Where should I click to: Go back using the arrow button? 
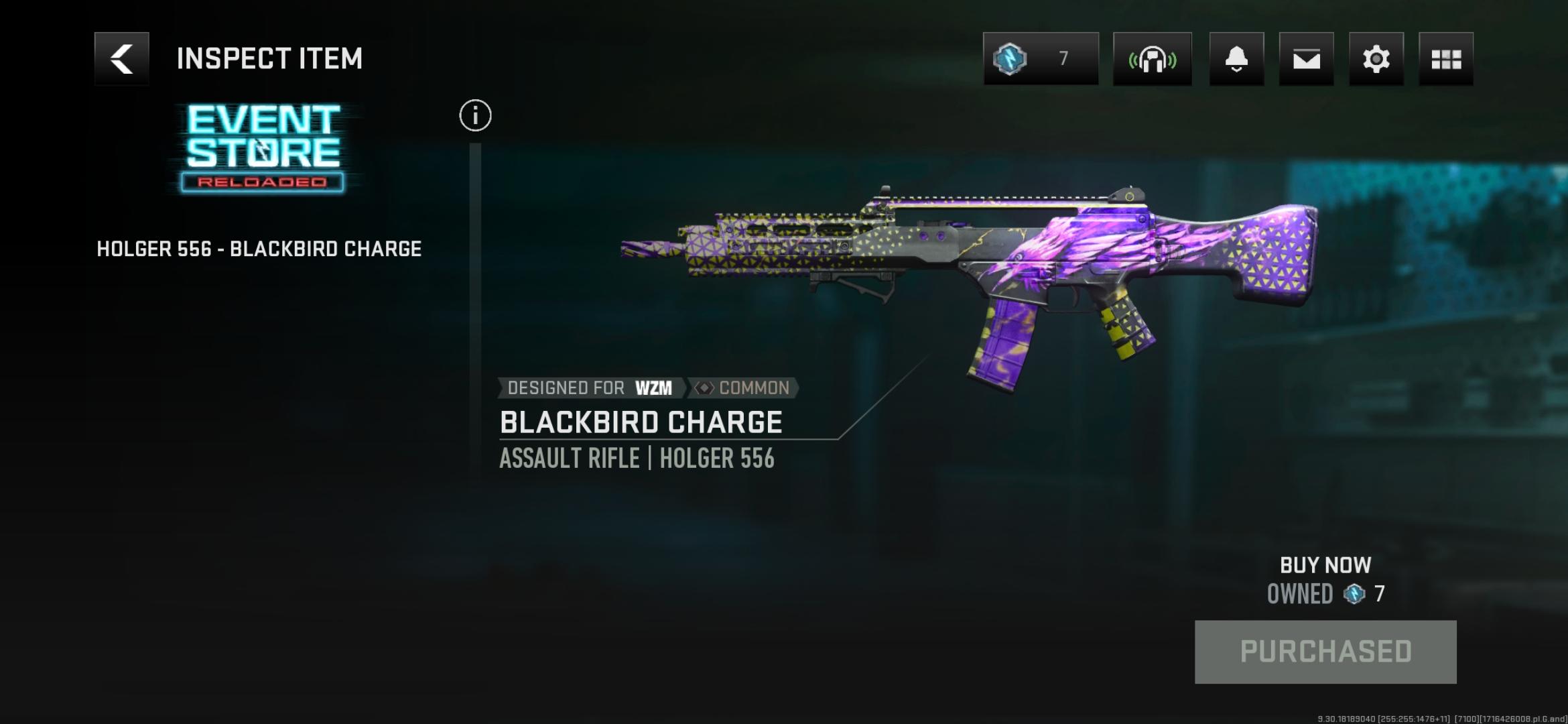click(121, 59)
